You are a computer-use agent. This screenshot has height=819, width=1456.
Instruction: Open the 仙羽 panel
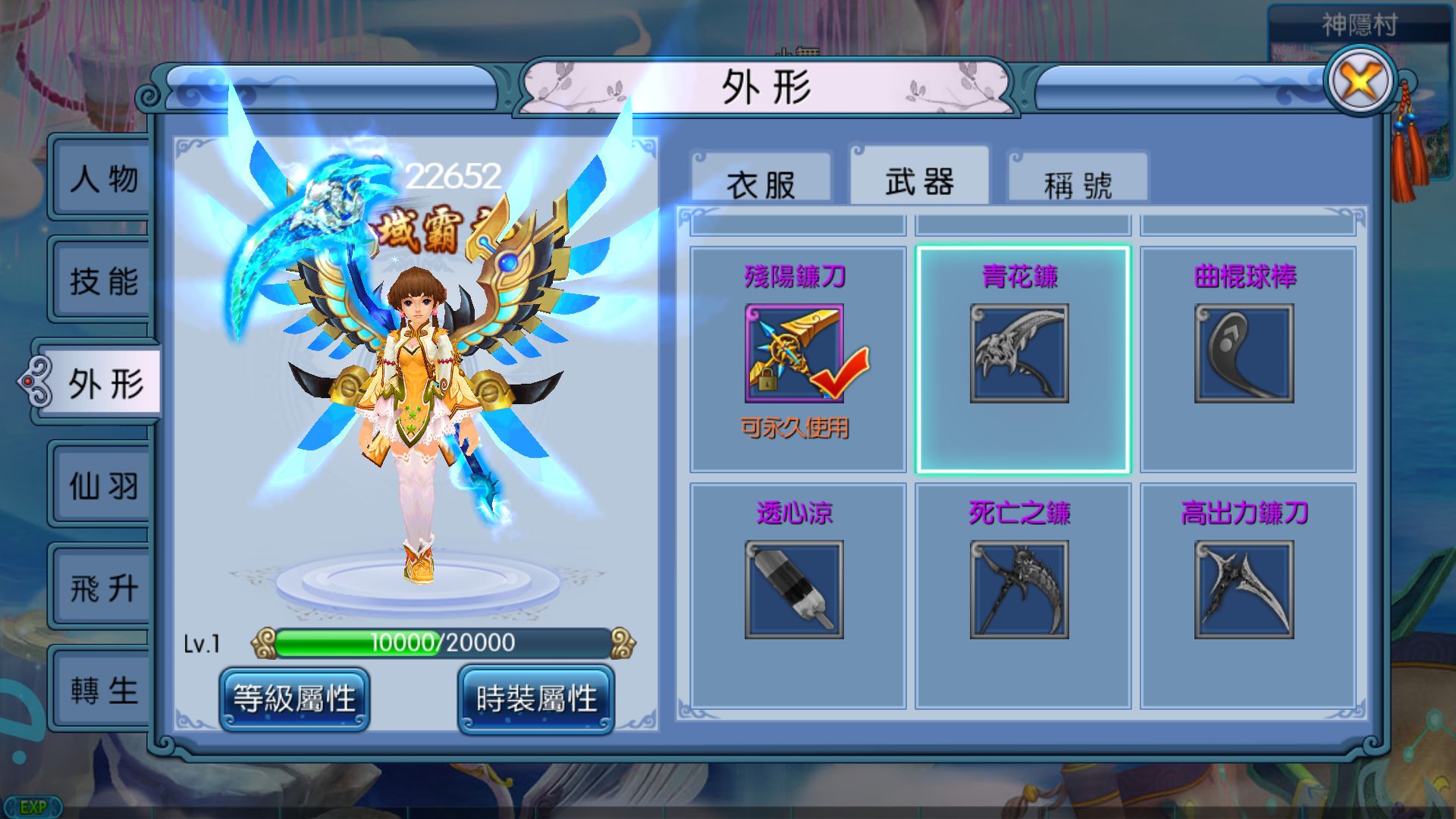click(102, 485)
